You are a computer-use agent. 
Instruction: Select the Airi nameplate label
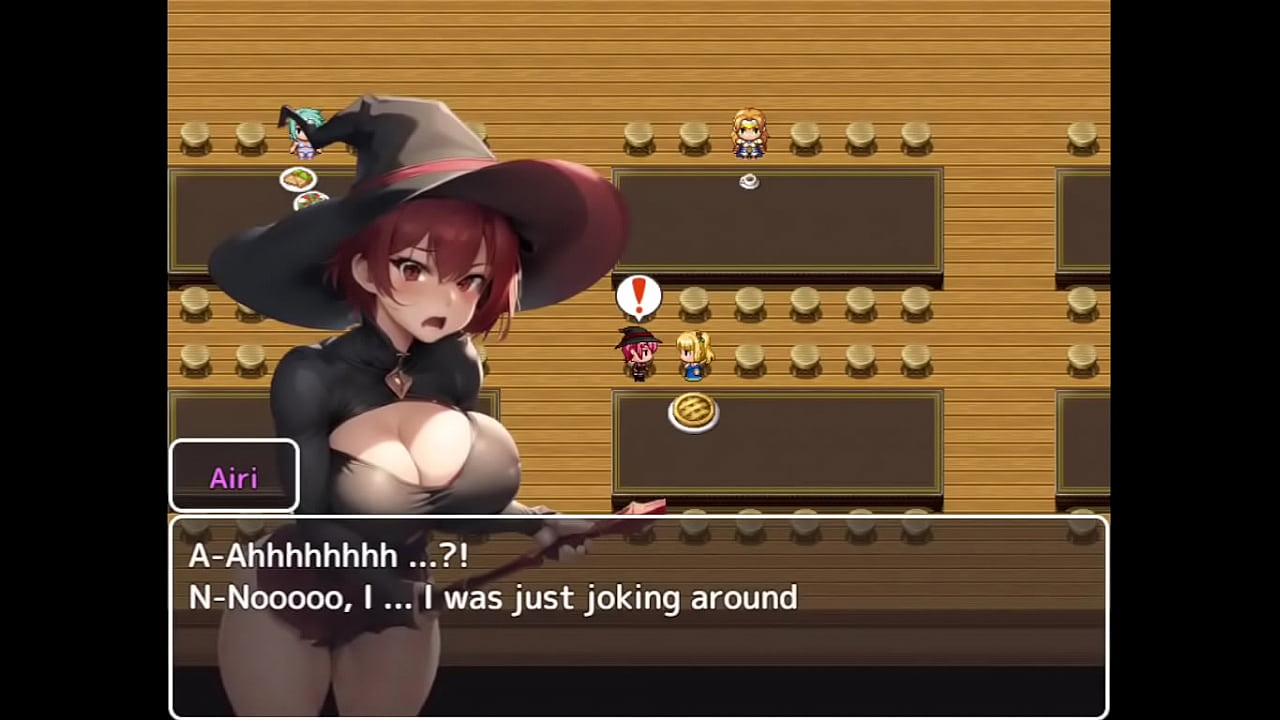point(233,477)
